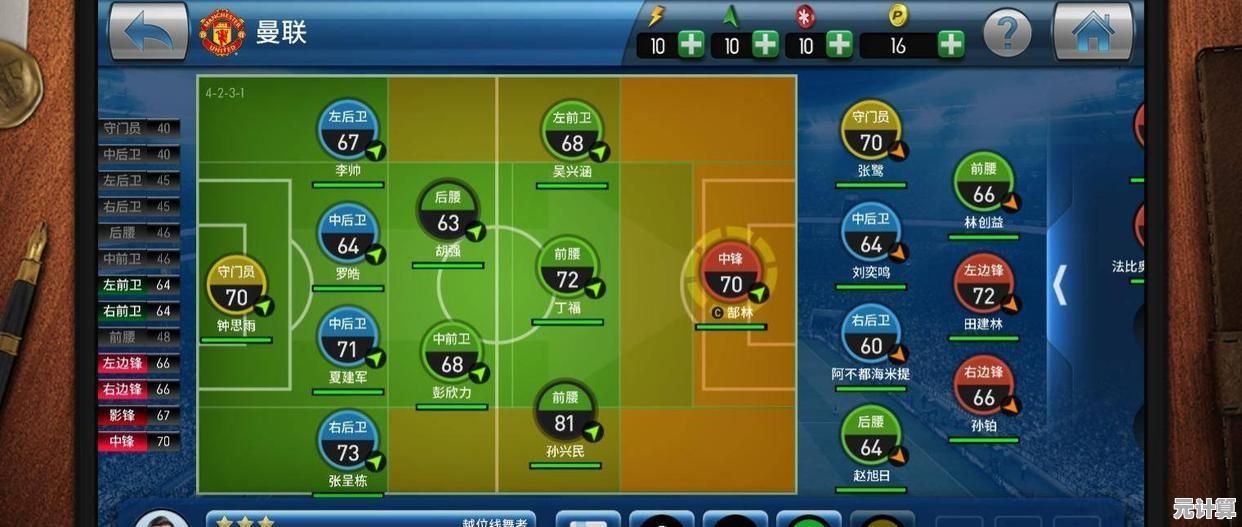Open the question mark help button

(1007, 34)
